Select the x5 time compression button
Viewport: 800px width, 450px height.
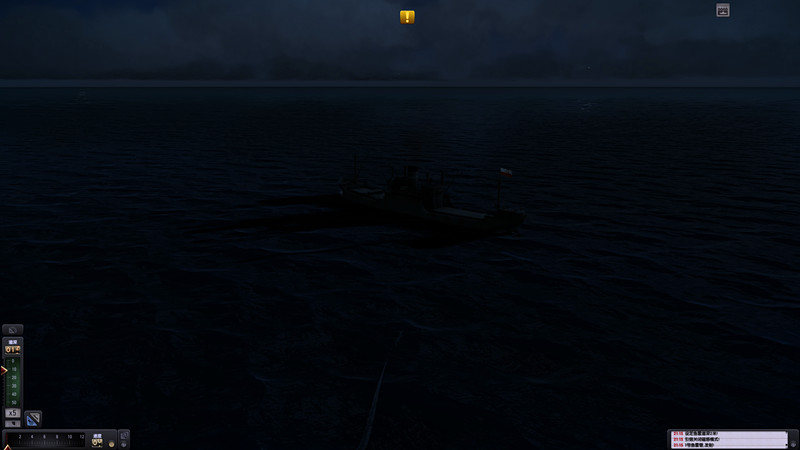pos(13,412)
